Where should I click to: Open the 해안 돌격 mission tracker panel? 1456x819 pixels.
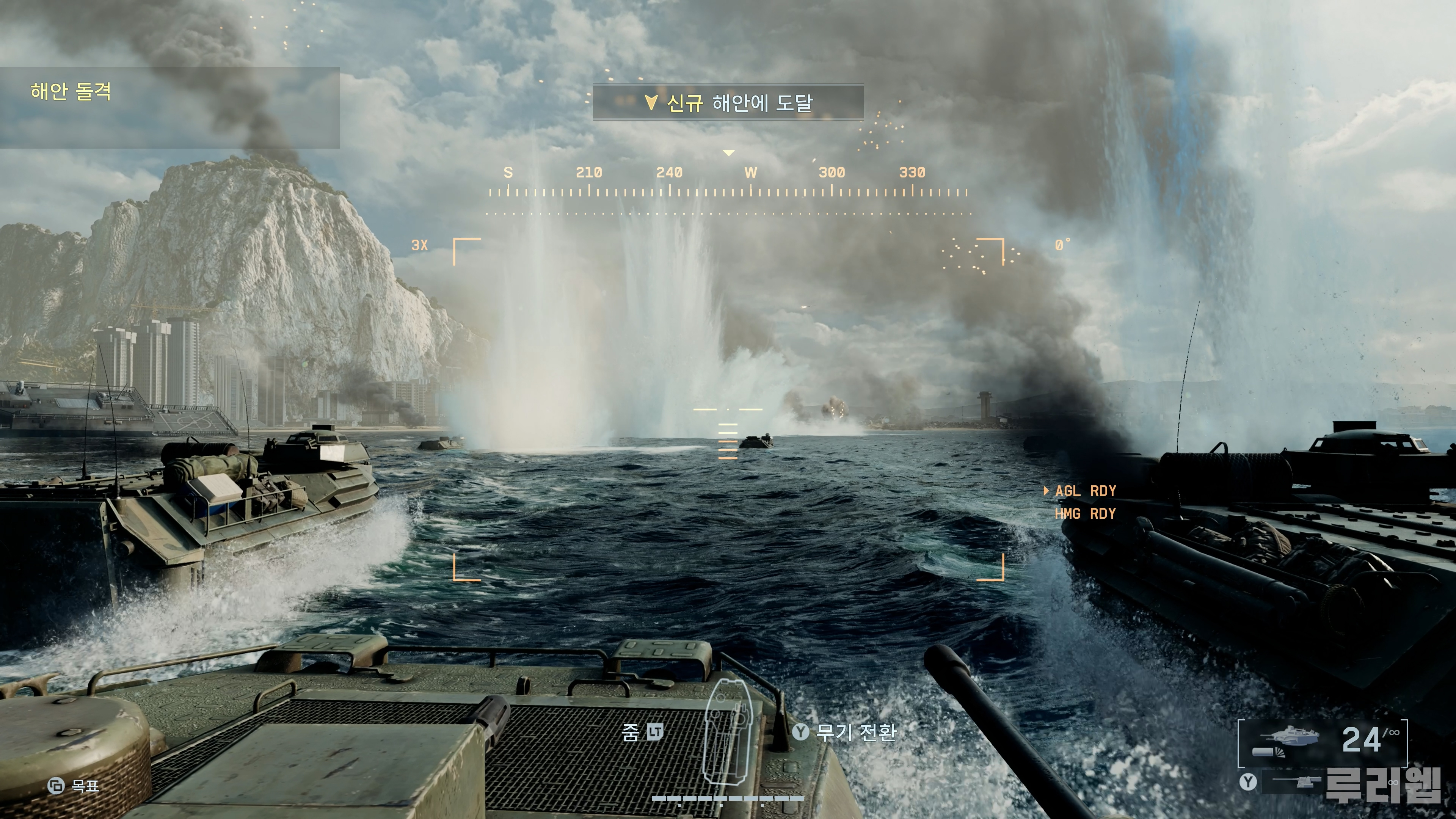point(169,107)
